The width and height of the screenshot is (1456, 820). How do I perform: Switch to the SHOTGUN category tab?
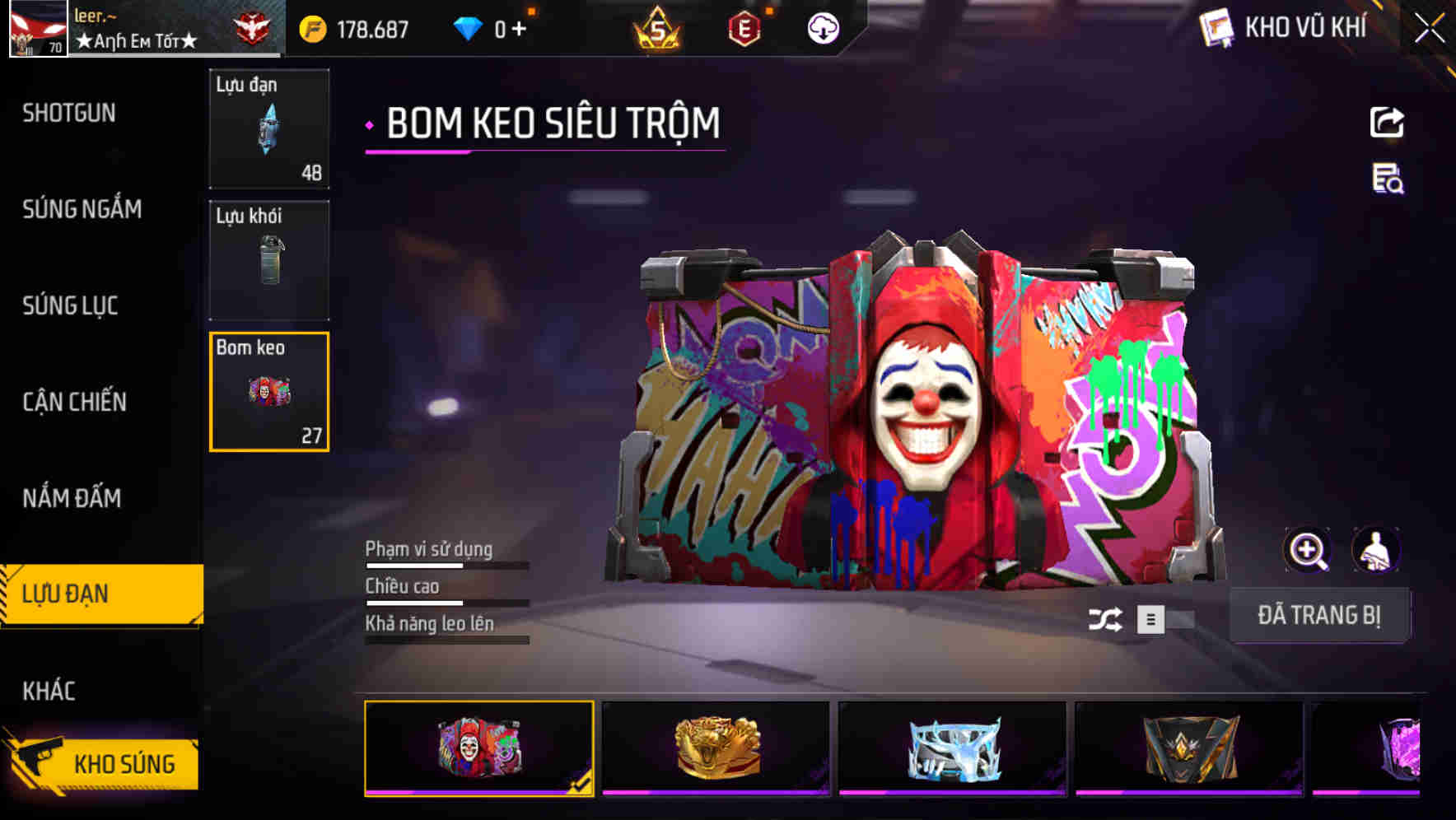(68, 113)
